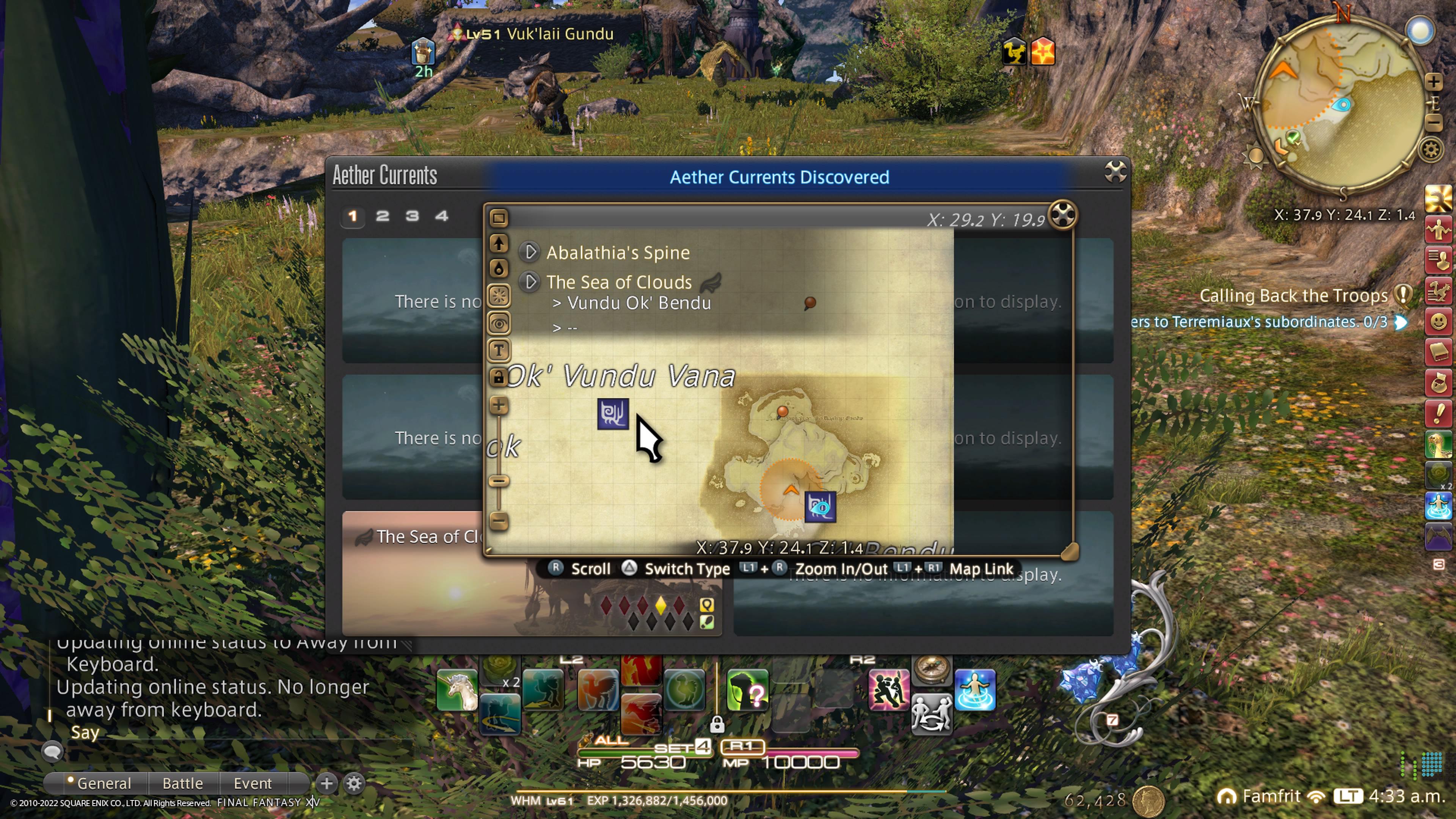Image resolution: width=1456 pixels, height=819 pixels.
Task: Collapse The Sea of Clouds entry
Action: [x=530, y=282]
